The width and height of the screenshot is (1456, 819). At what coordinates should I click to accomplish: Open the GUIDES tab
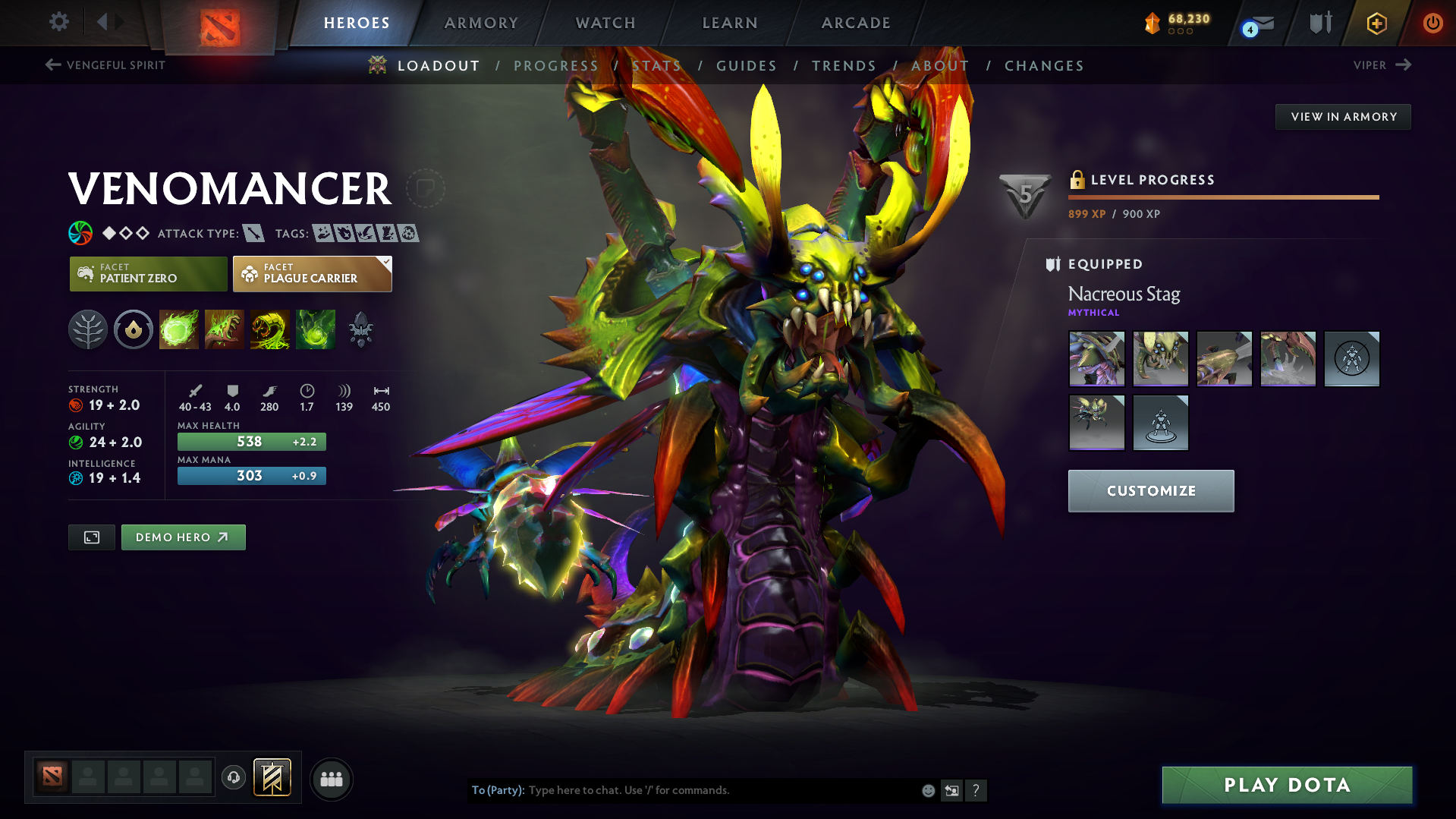tap(747, 66)
